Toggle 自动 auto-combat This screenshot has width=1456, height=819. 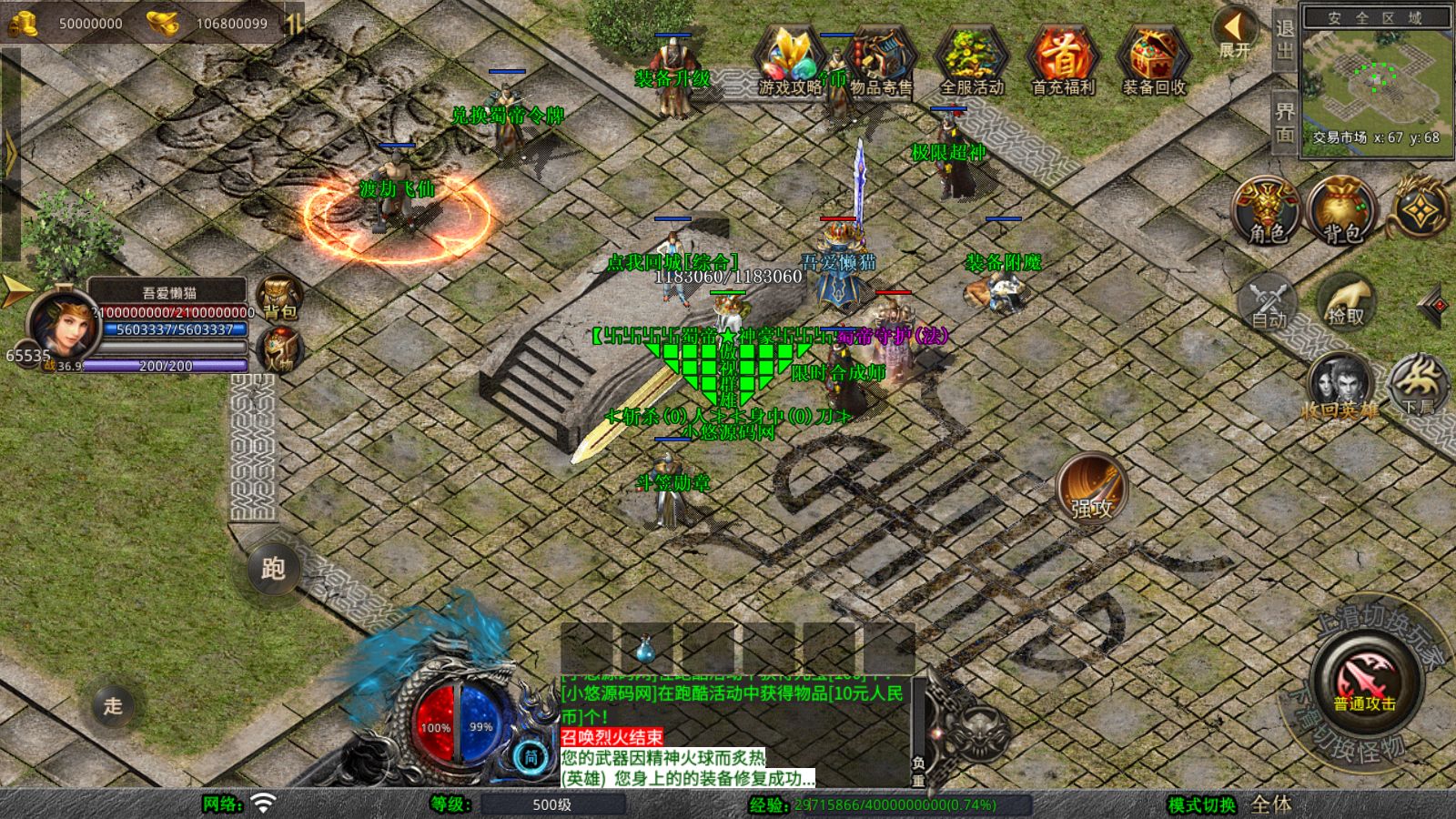[x=1268, y=301]
